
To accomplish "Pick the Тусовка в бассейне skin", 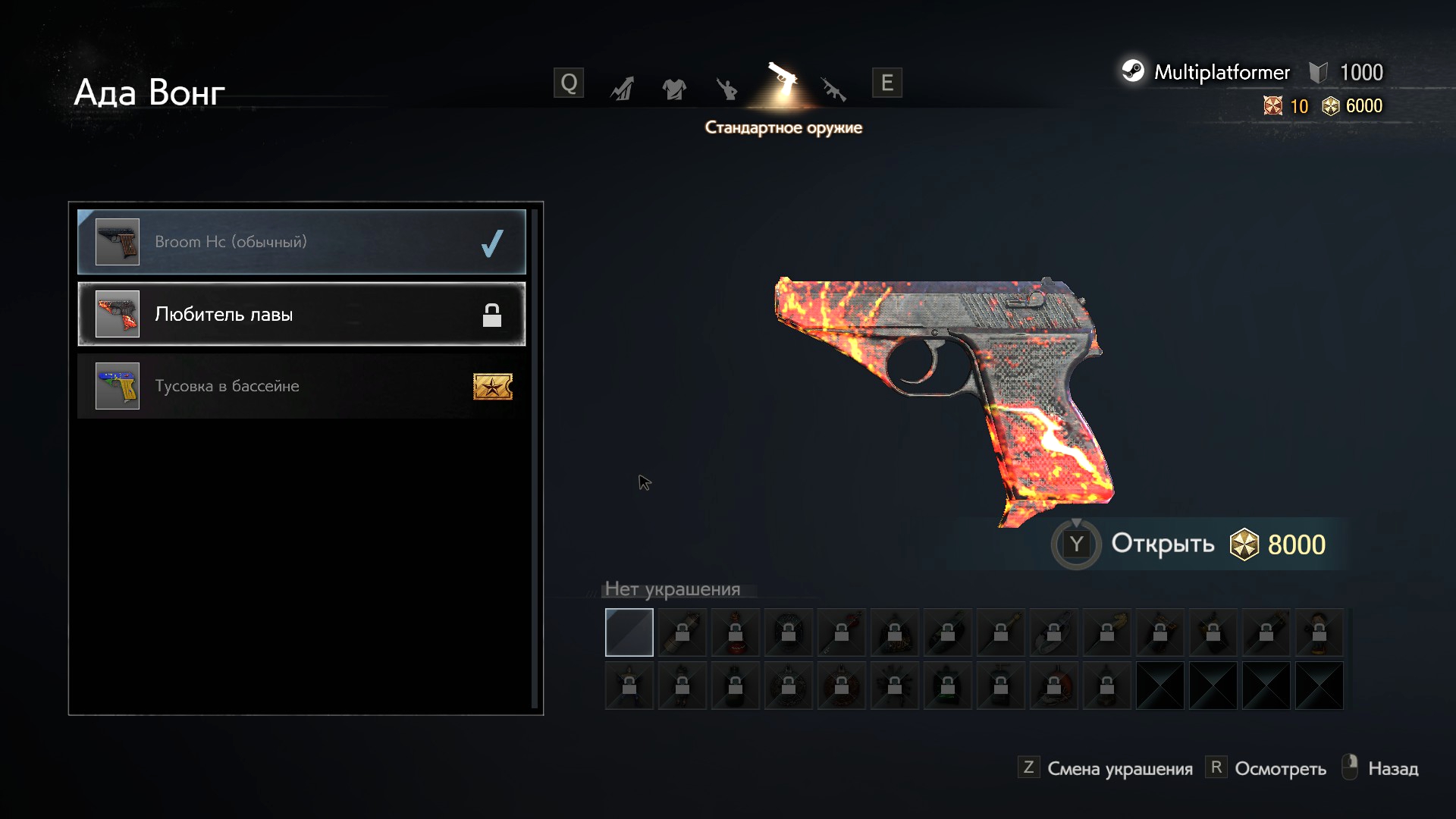I will (301, 386).
